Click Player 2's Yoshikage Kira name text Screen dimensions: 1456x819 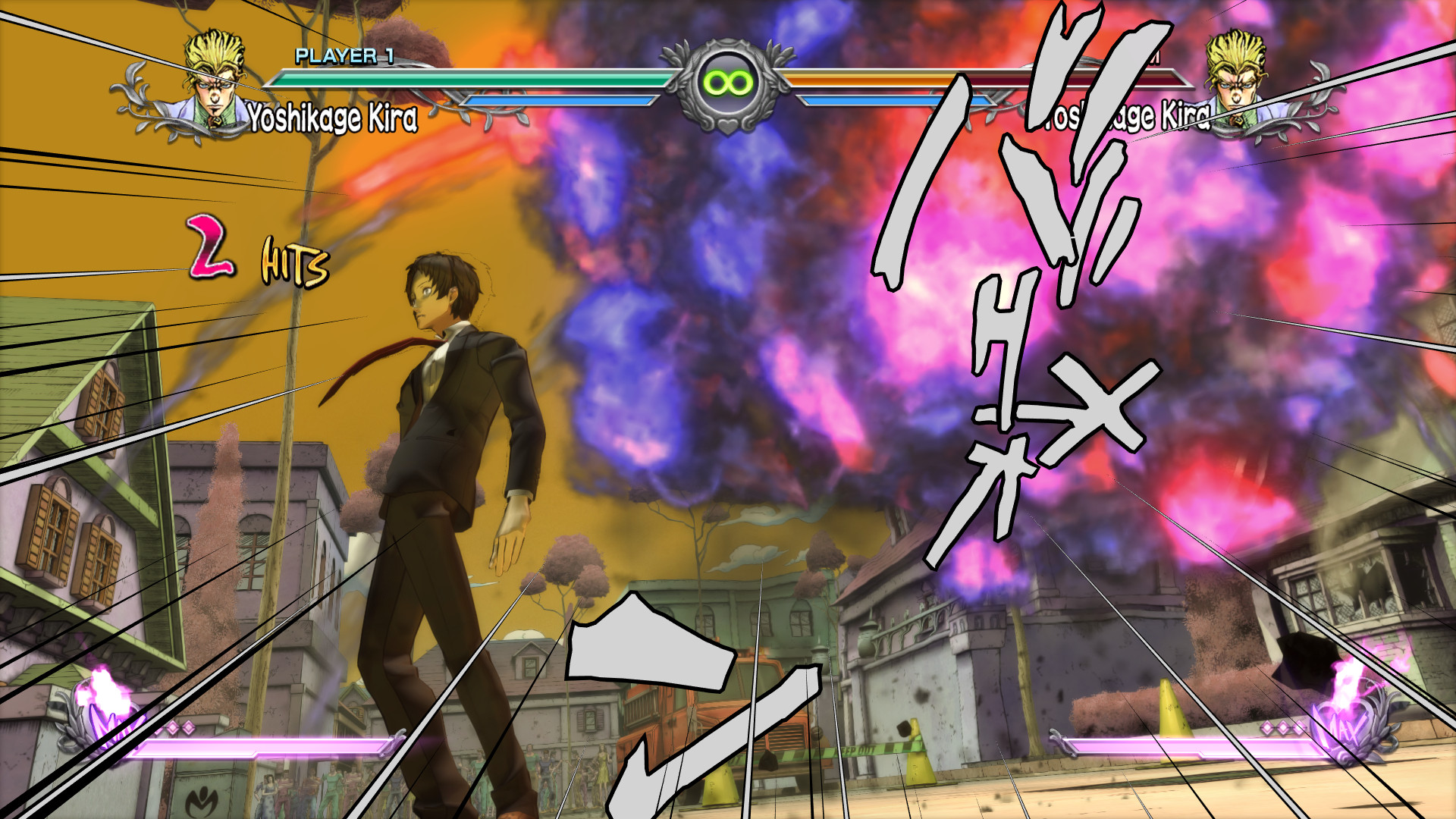[1122, 115]
